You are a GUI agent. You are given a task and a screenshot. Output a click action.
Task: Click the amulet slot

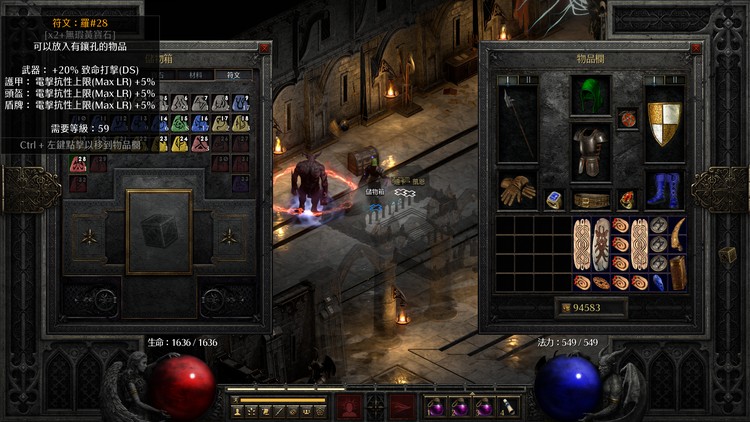(x=627, y=119)
